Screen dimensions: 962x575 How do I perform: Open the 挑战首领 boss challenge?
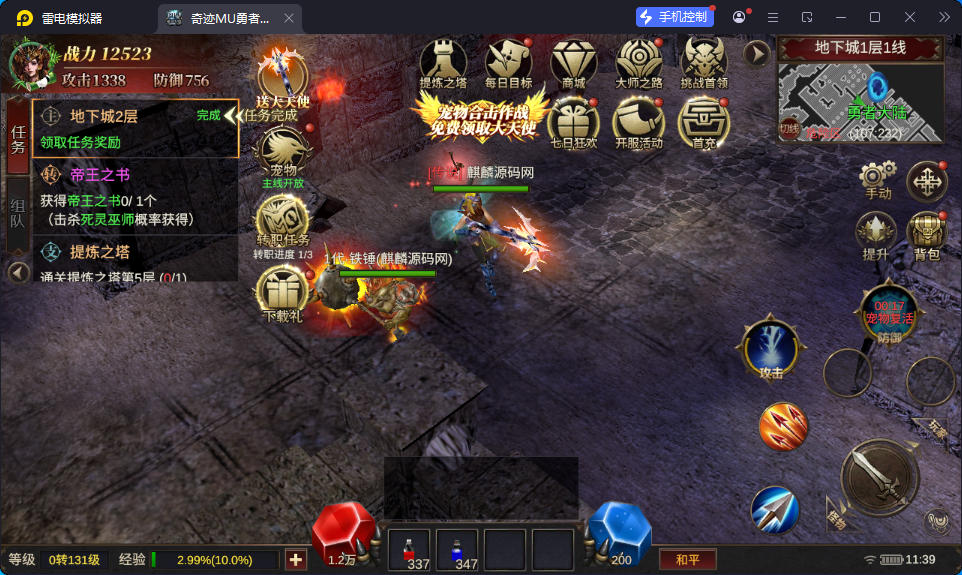tap(704, 60)
